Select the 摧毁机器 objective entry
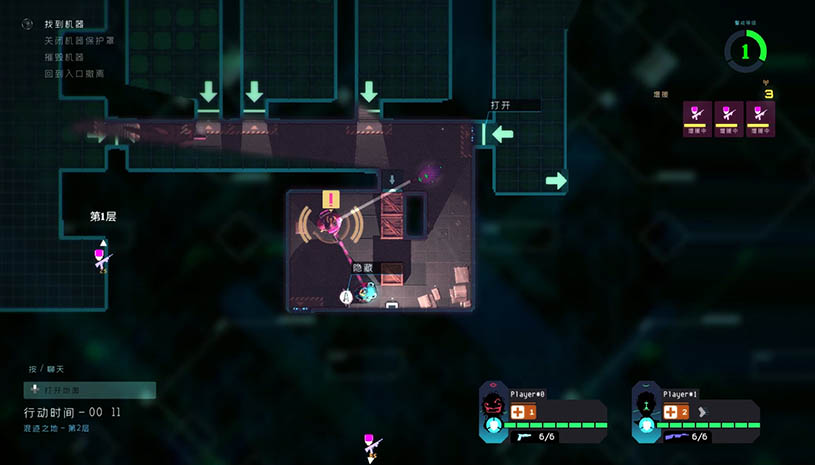Image resolution: width=815 pixels, height=465 pixels. 64,57
